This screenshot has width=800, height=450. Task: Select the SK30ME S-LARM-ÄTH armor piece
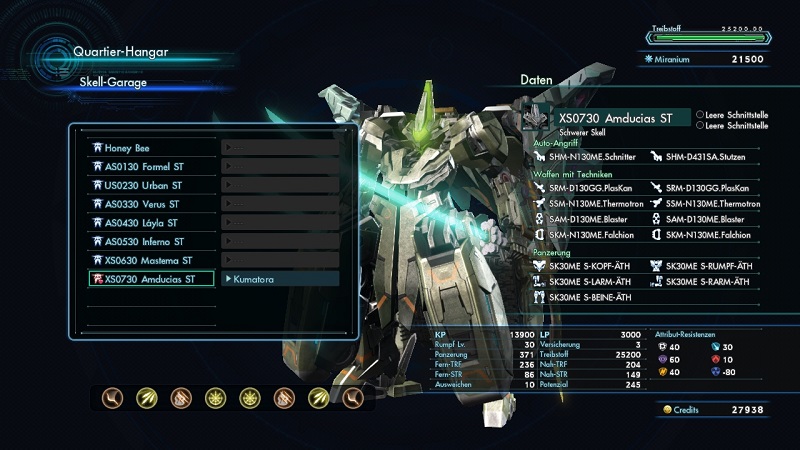[591, 282]
